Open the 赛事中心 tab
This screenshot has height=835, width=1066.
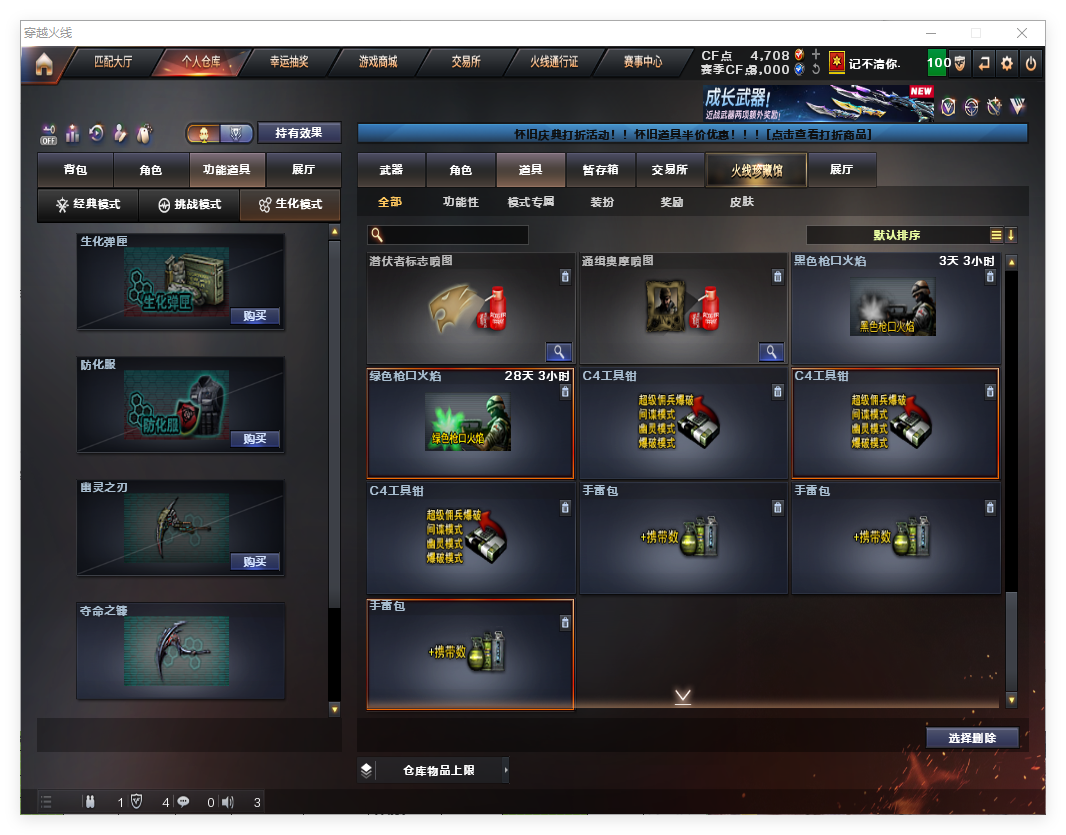643,62
